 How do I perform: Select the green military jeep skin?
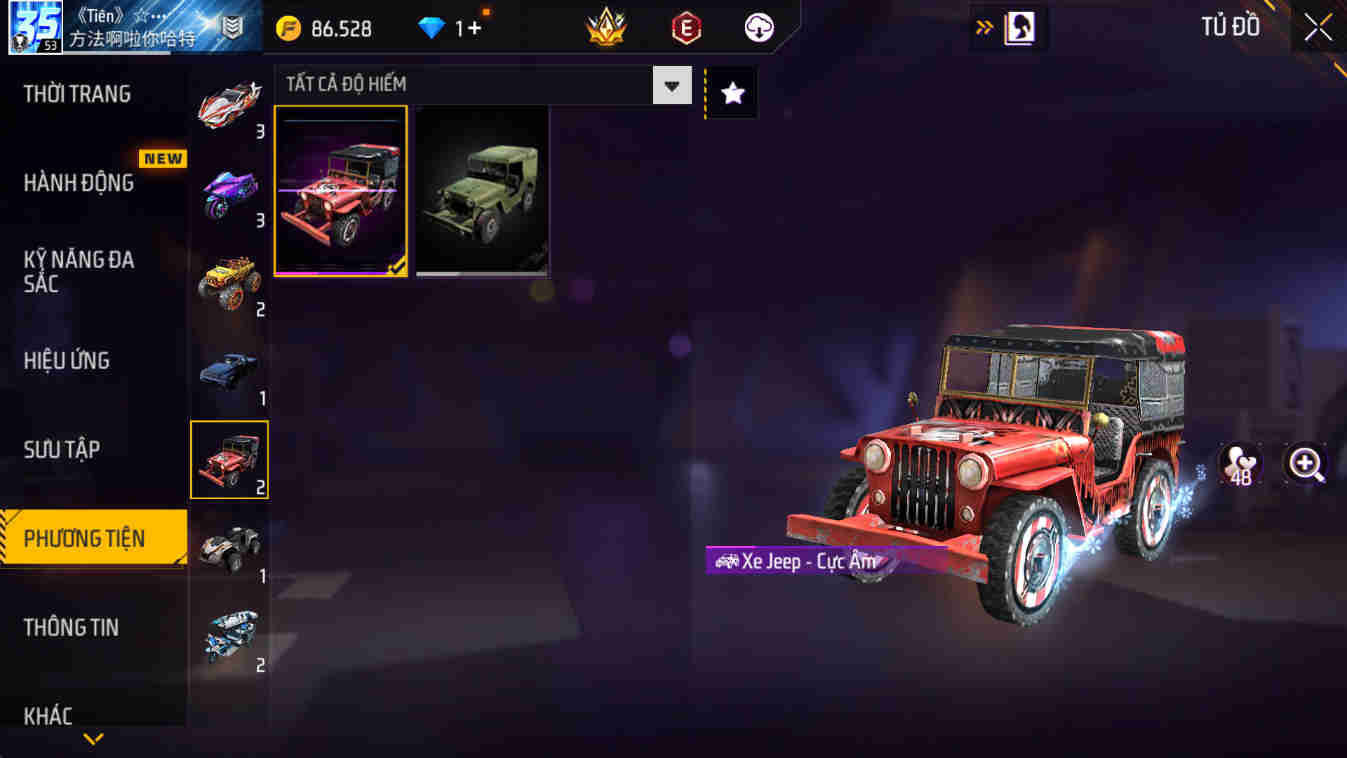(x=481, y=190)
